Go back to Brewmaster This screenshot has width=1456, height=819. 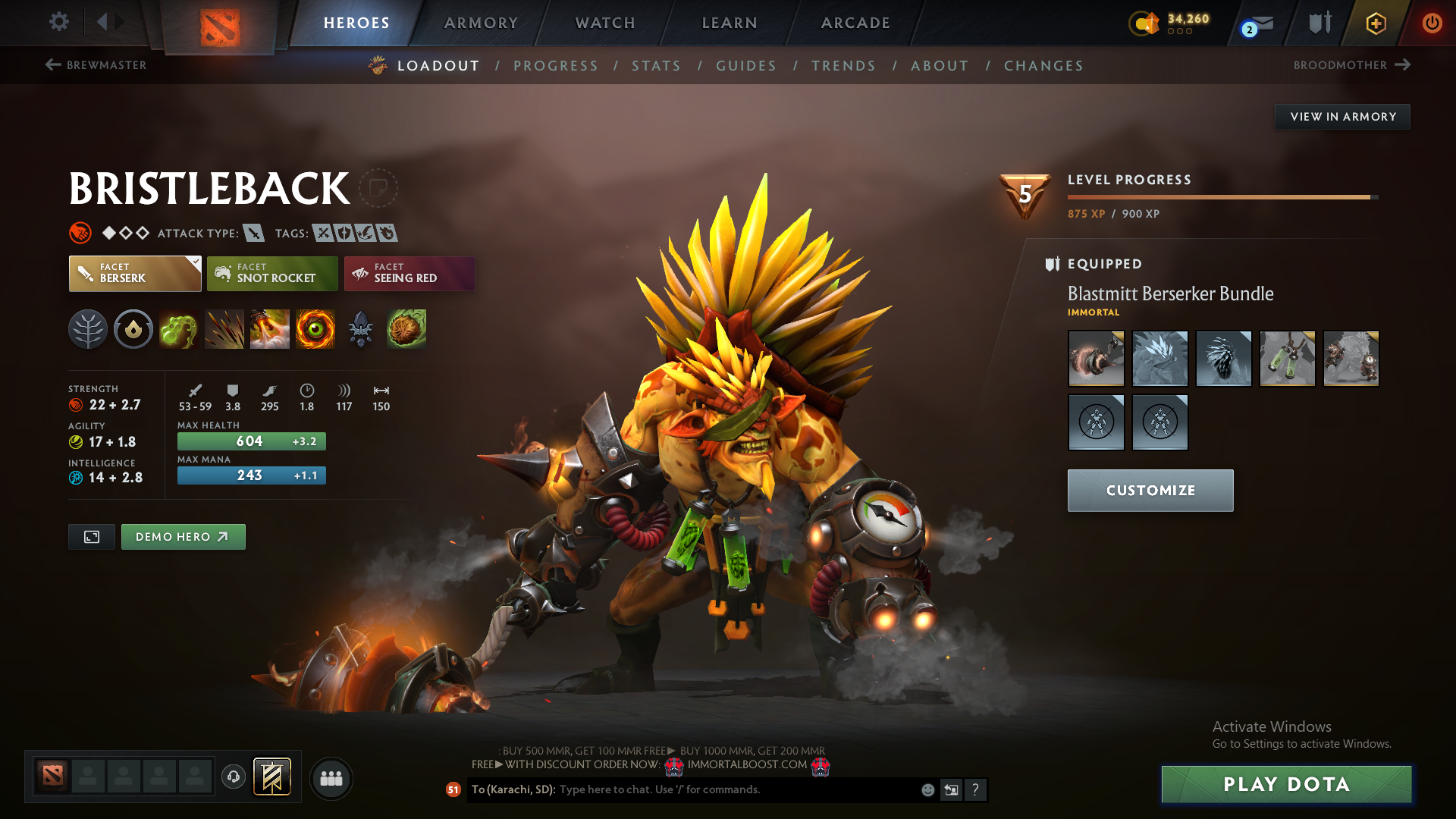(x=95, y=65)
